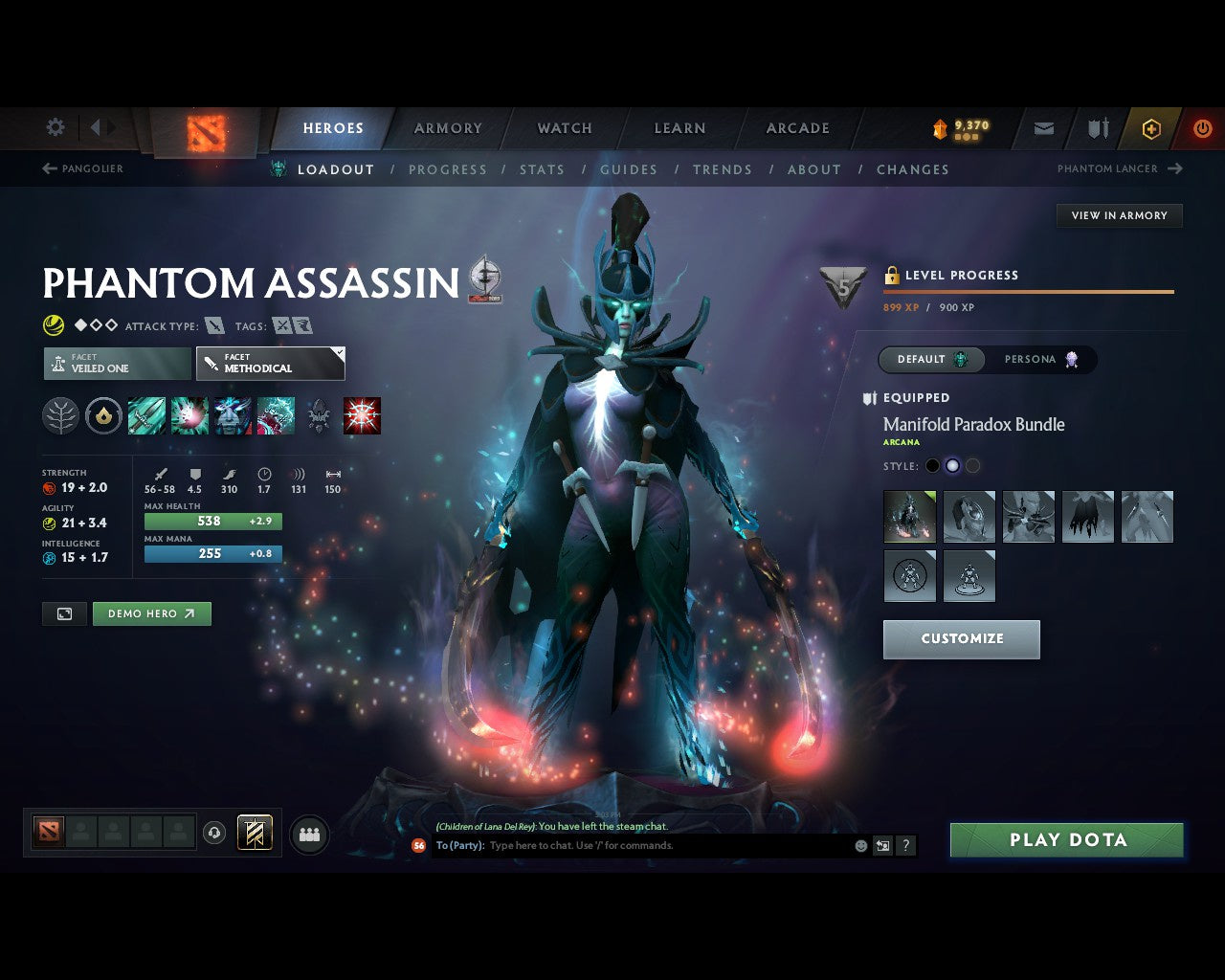Open the hero Stats sub-tab
The image size is (1225, 980).
click(542, 169)
